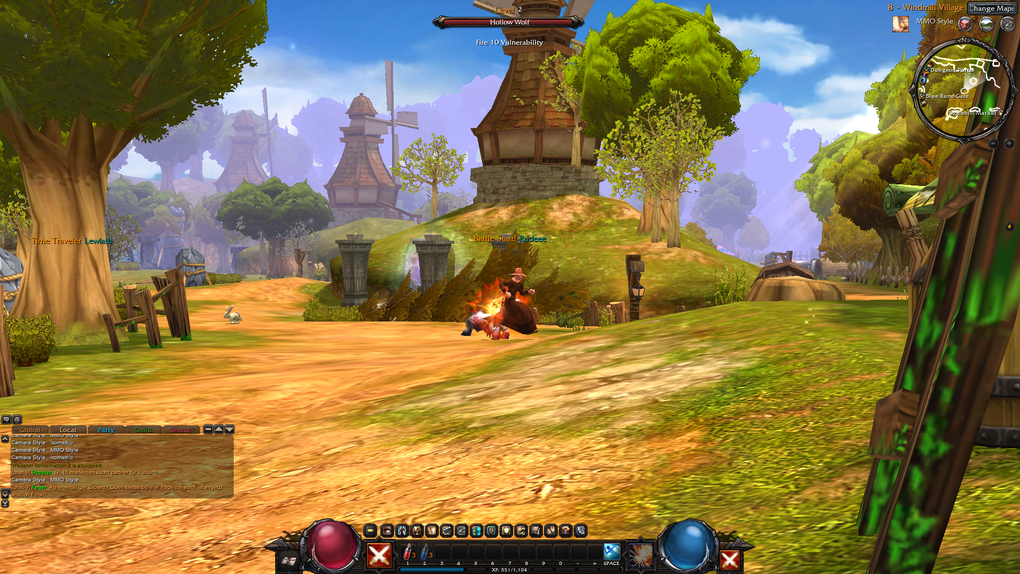Select the left crossed-swords weapon skill
1020x574 pixels.
click(379, 555)
